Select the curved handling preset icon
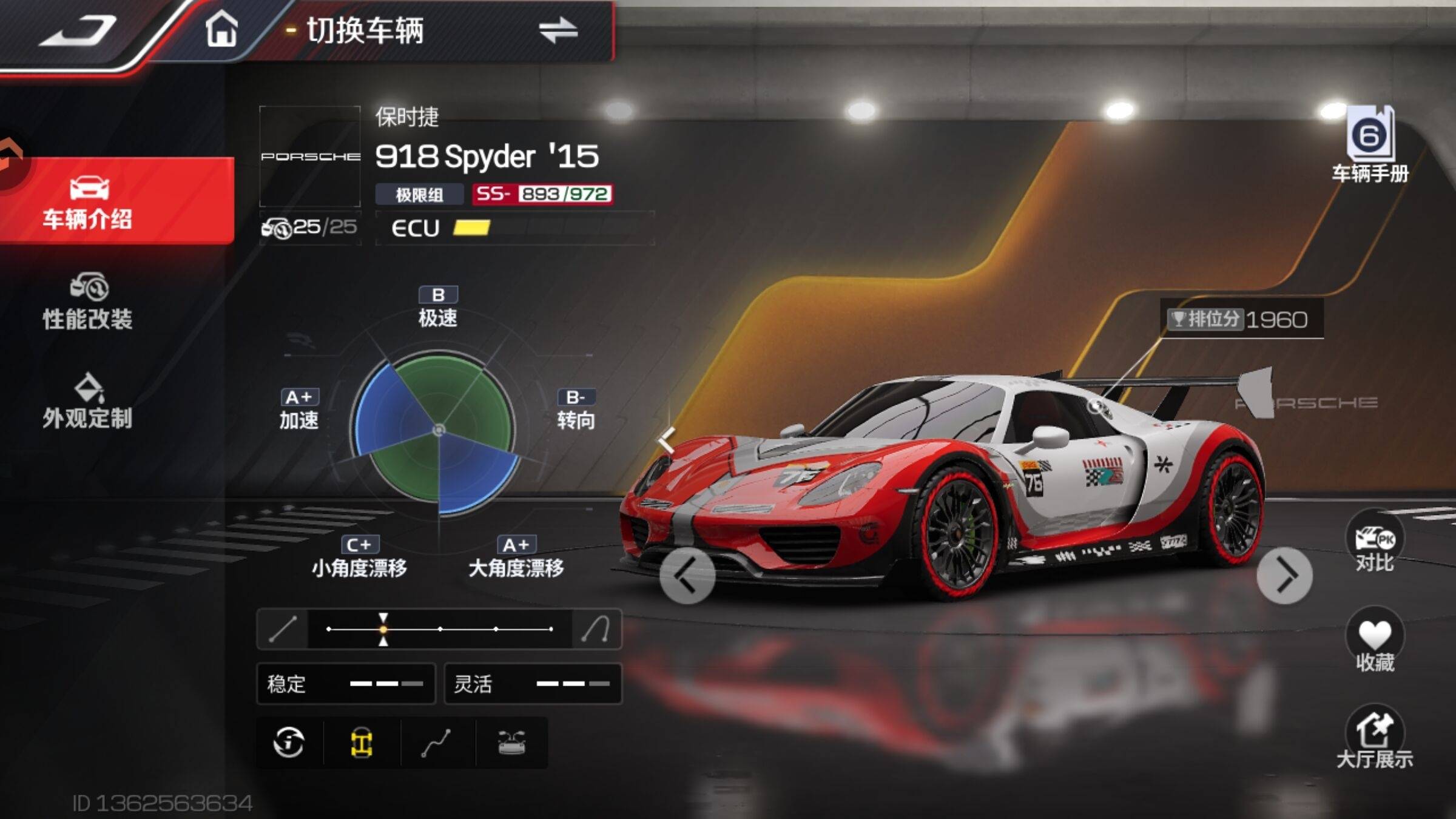 click(x=596, y=629)
